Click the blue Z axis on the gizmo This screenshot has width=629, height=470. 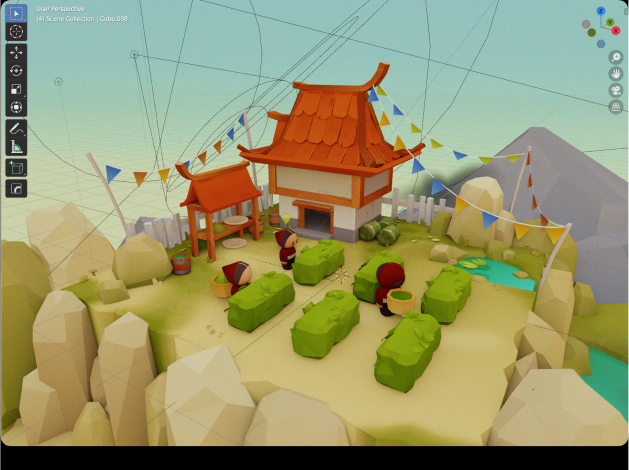(x=601, y=11)
